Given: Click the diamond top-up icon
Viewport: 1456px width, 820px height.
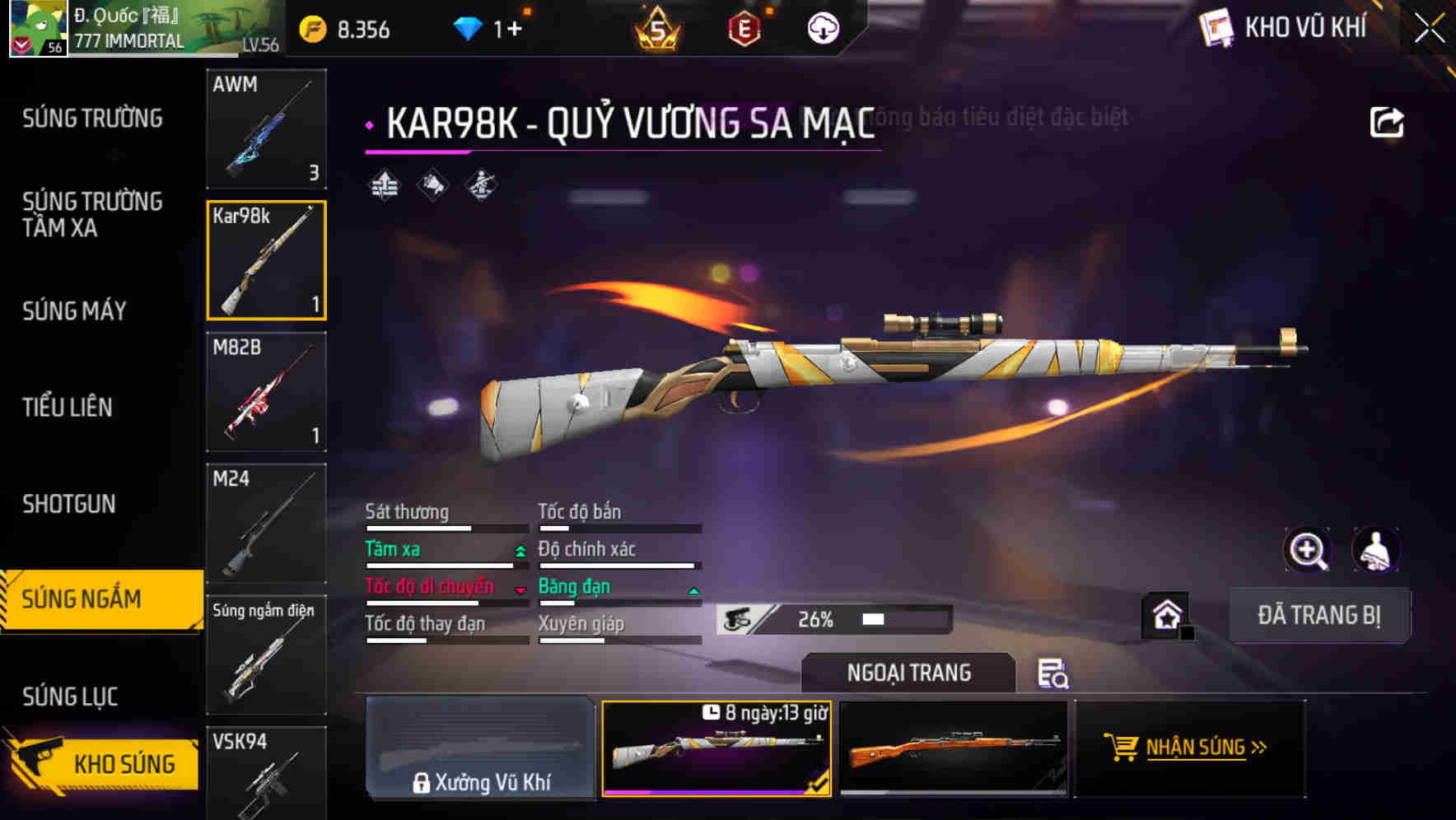Looking at the screenshot, I should pos(469,27).
